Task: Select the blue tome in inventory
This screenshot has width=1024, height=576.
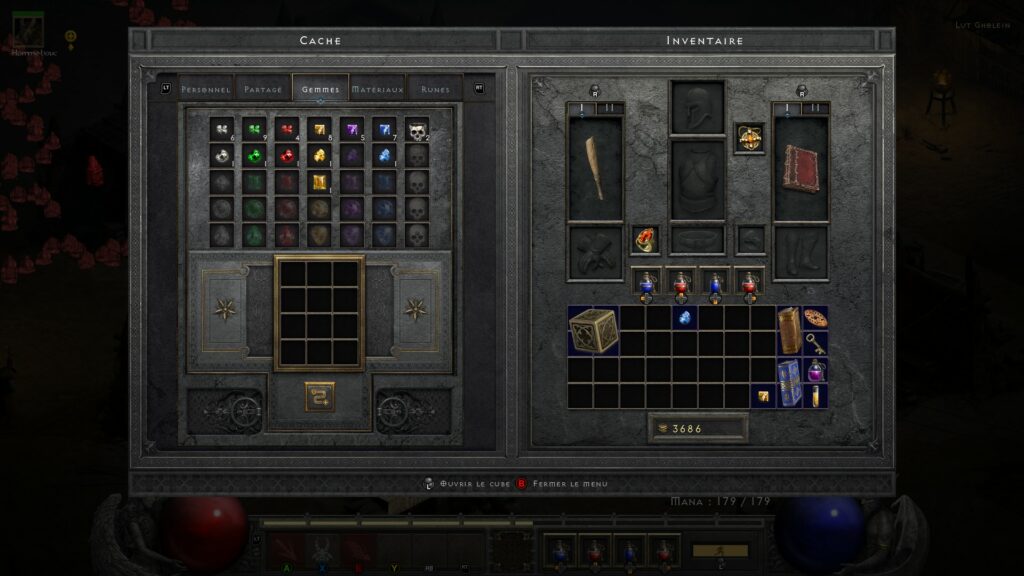Action: (x=790, y=383)
